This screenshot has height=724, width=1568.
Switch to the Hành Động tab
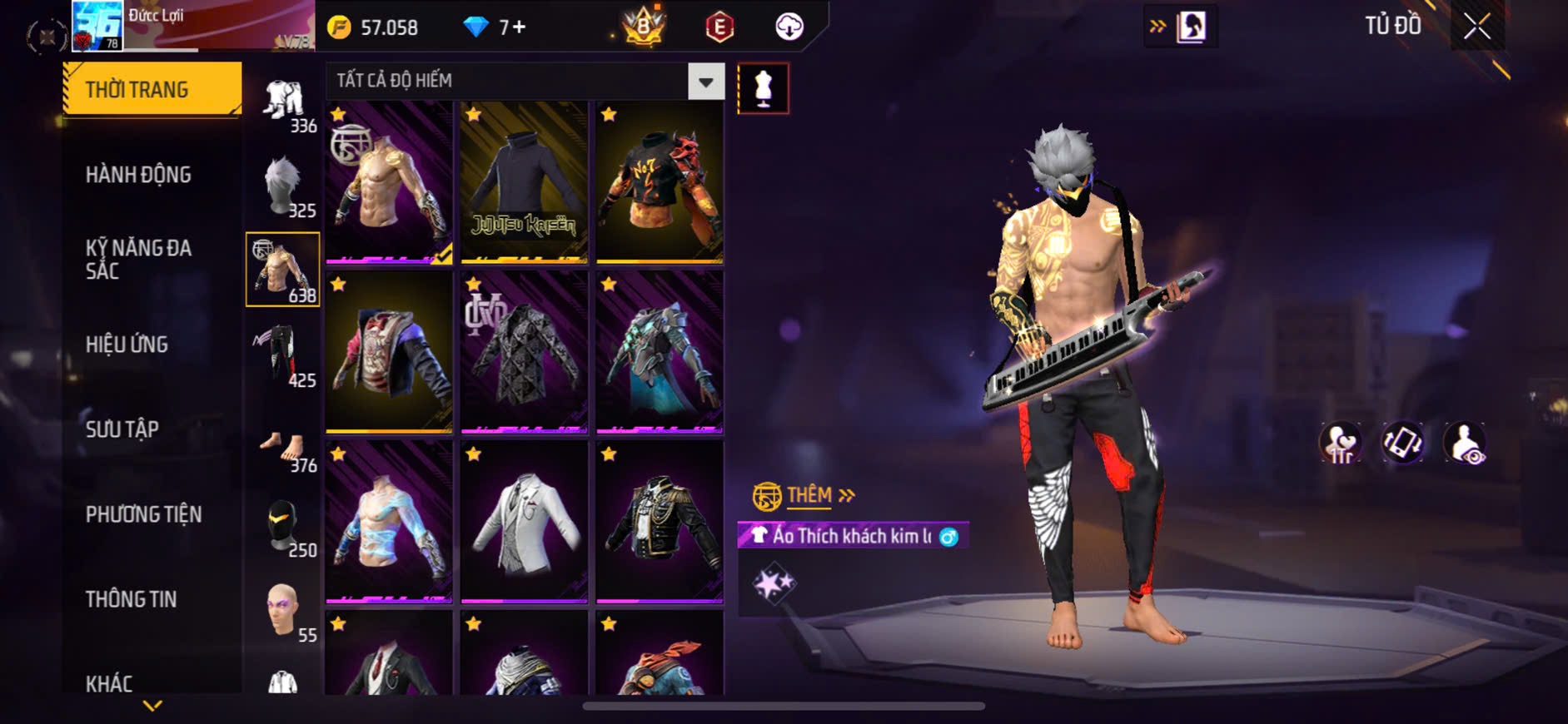click(x=138, y=175)
